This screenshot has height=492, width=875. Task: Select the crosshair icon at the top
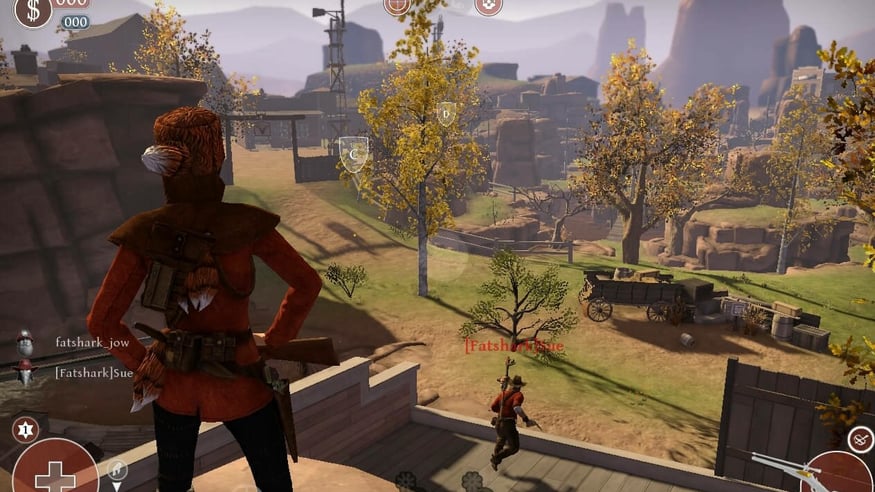397,5
